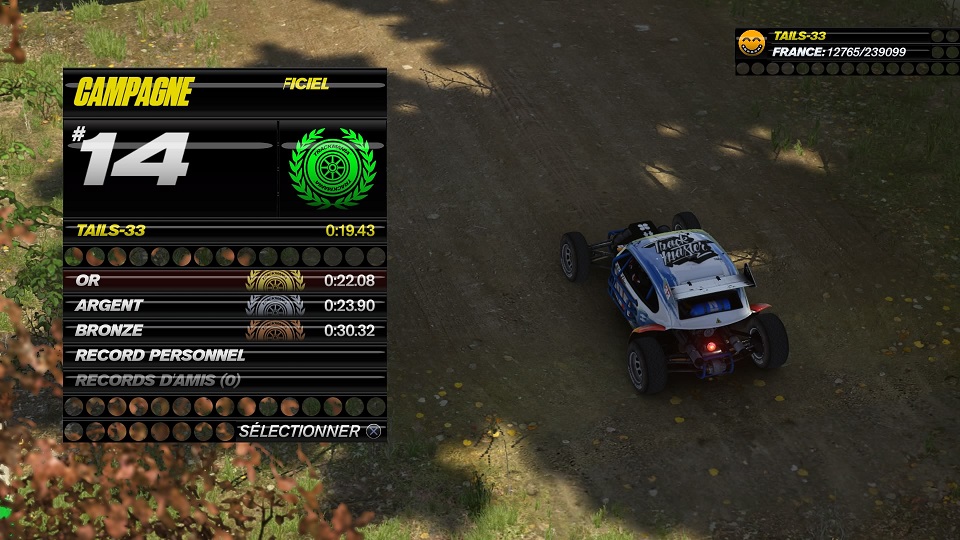Click the CAMPAGNE panel header

tap(134, 93)
